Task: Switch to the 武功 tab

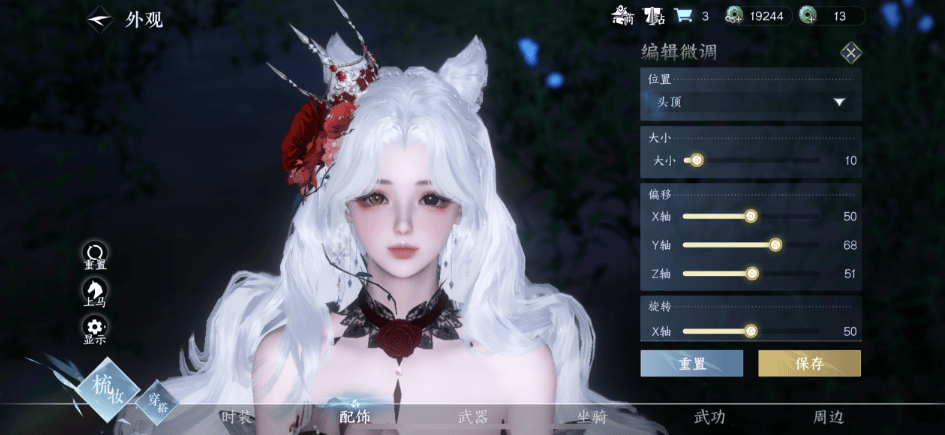Action: click(x=710, y=417)
